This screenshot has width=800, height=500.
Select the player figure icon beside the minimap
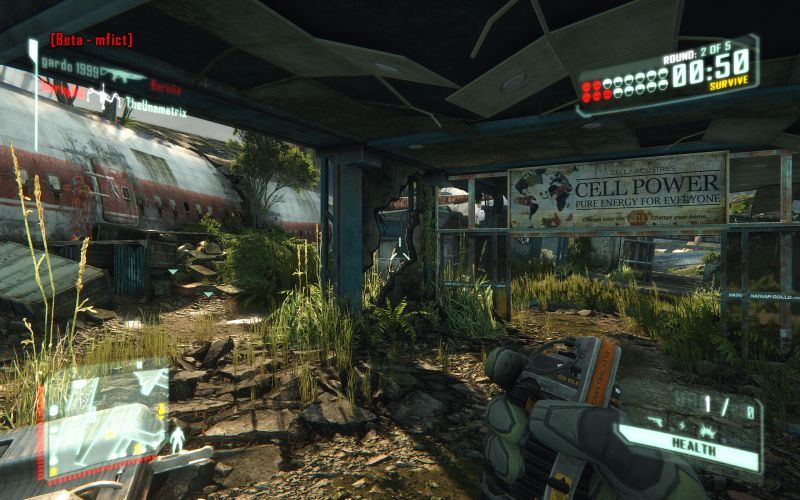tap(178, 439)
